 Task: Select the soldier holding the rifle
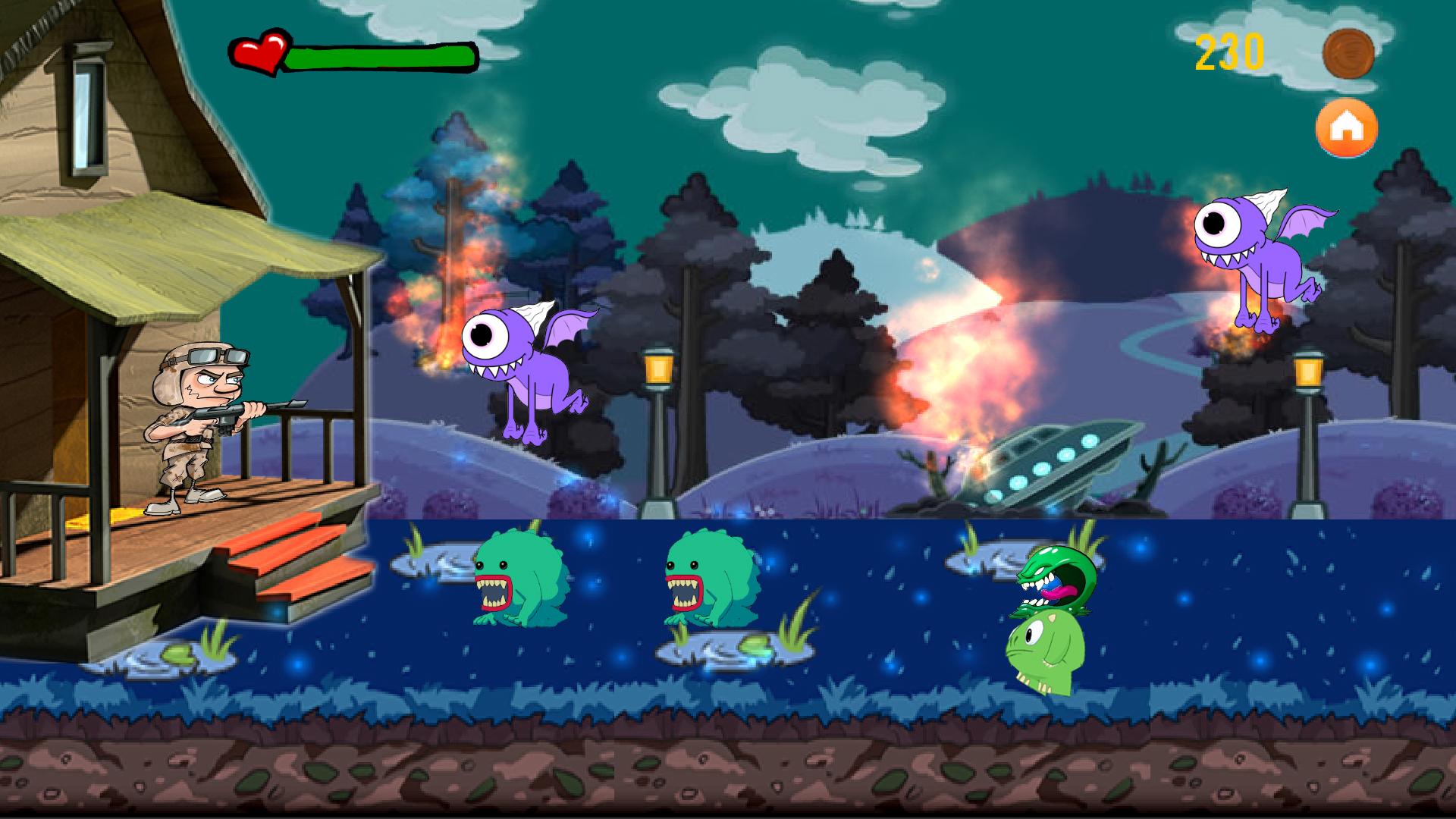coord(193,425)
